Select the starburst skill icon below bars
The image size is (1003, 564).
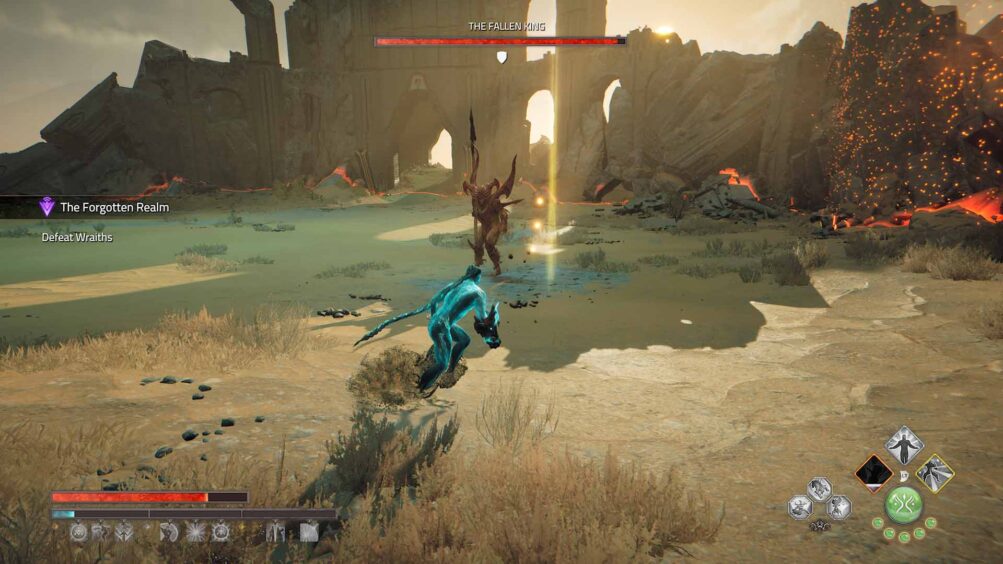pos(197,532)
